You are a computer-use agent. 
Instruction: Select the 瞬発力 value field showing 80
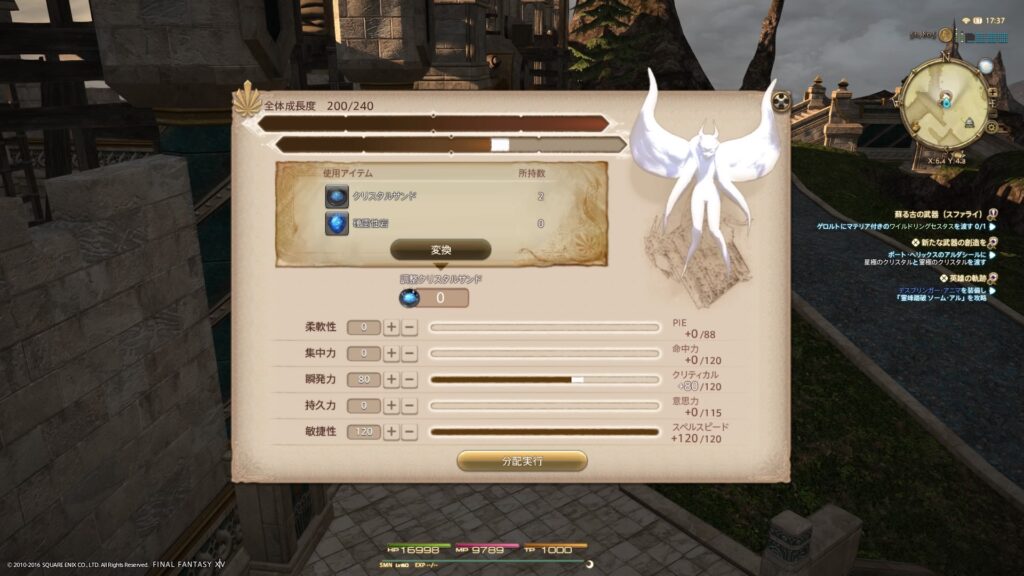point(363,380)
